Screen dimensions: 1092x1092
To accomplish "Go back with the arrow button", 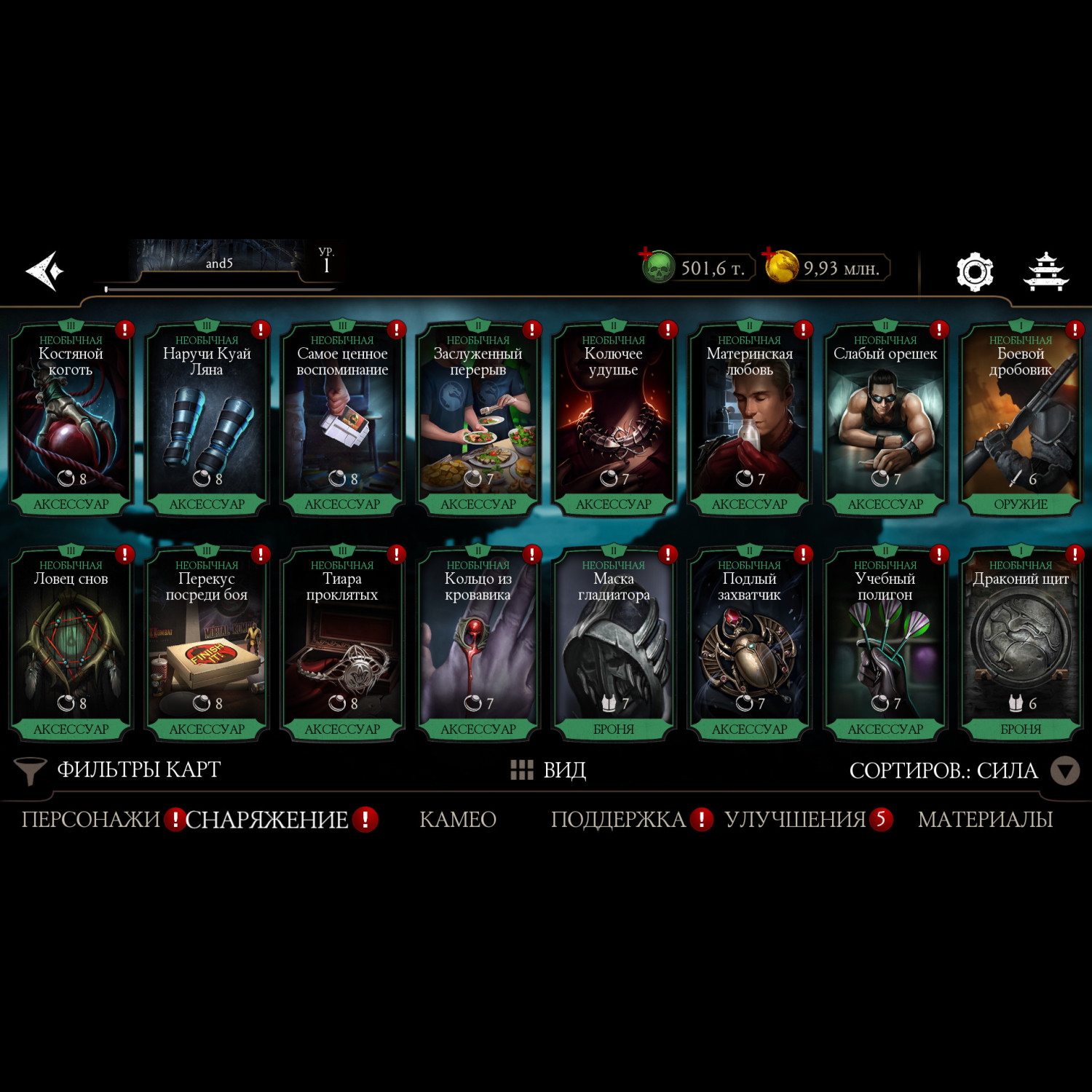I will [45, 271].
